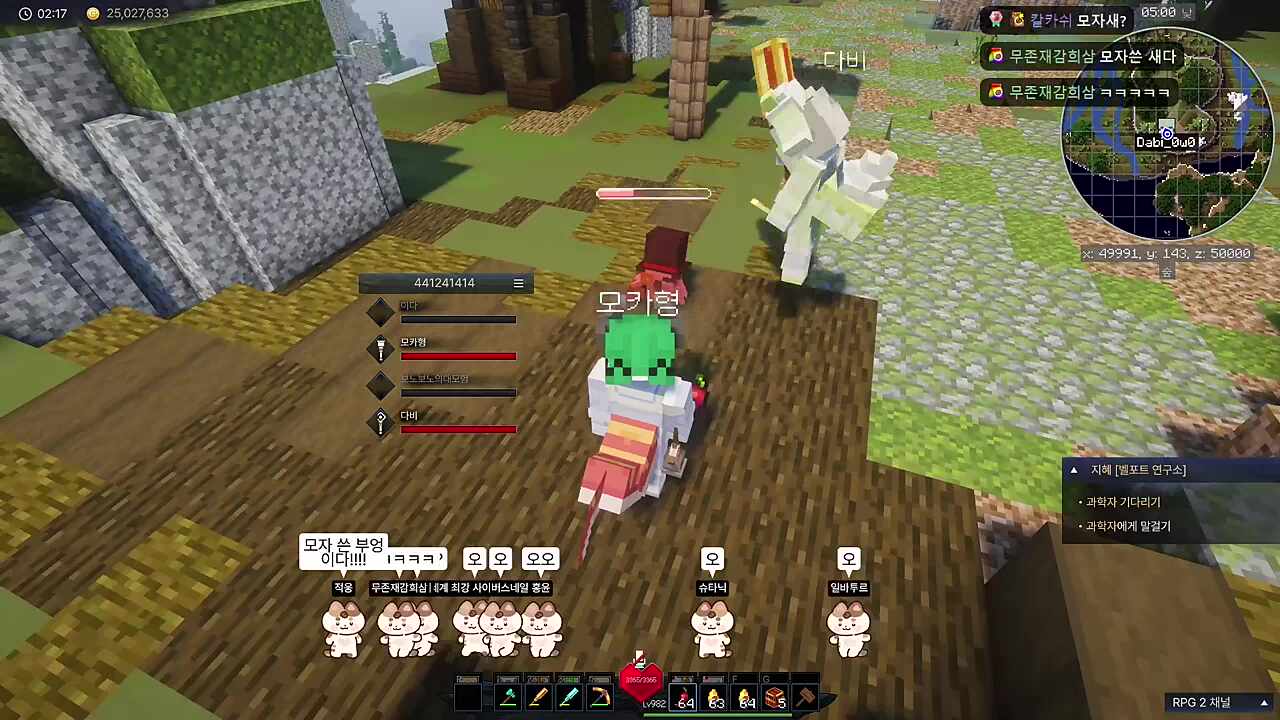Click the golden bell item labeled 63
The image size is (1280, 720).
pos(713,697)
